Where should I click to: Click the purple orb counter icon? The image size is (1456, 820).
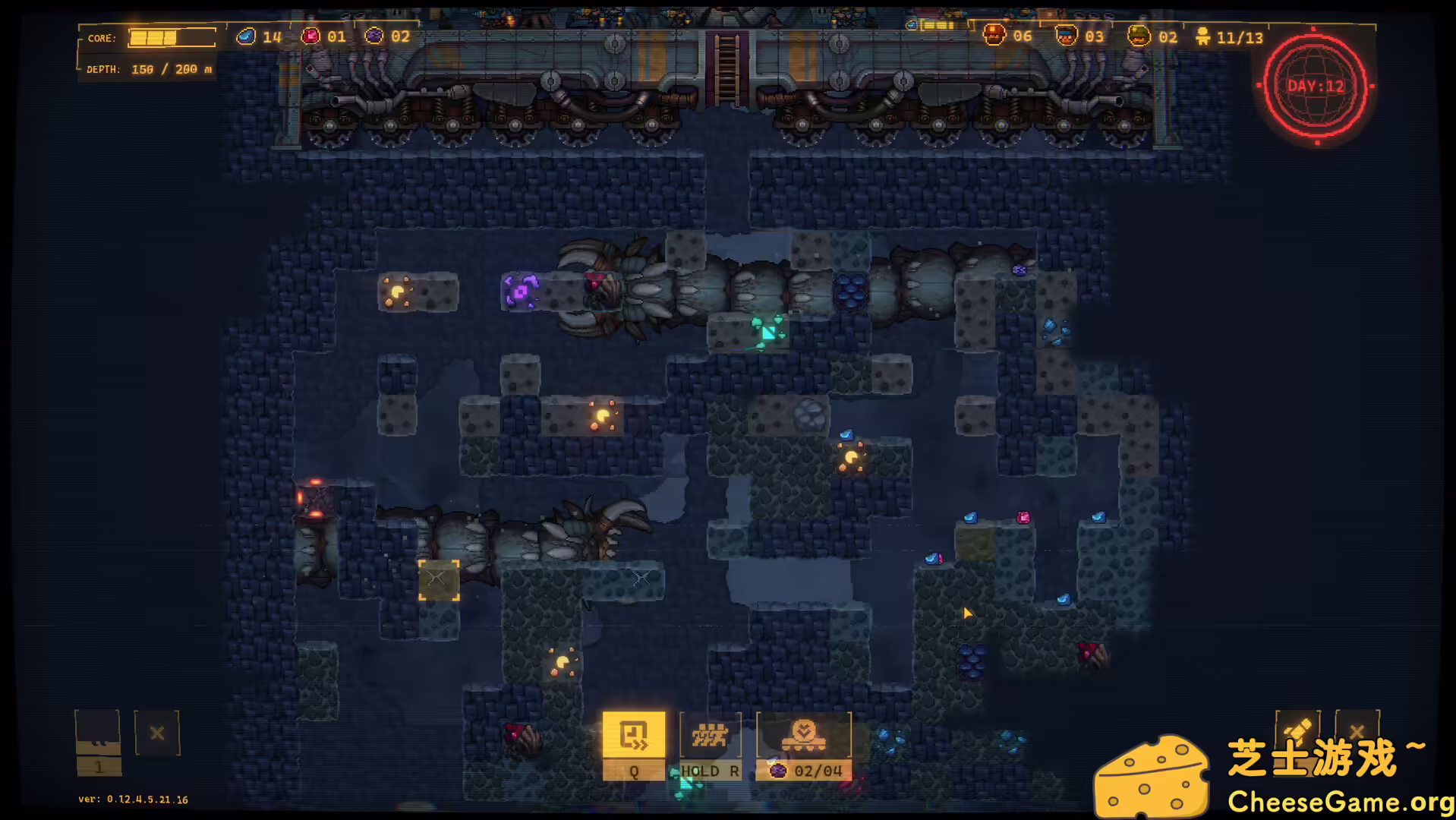point(374,36)
